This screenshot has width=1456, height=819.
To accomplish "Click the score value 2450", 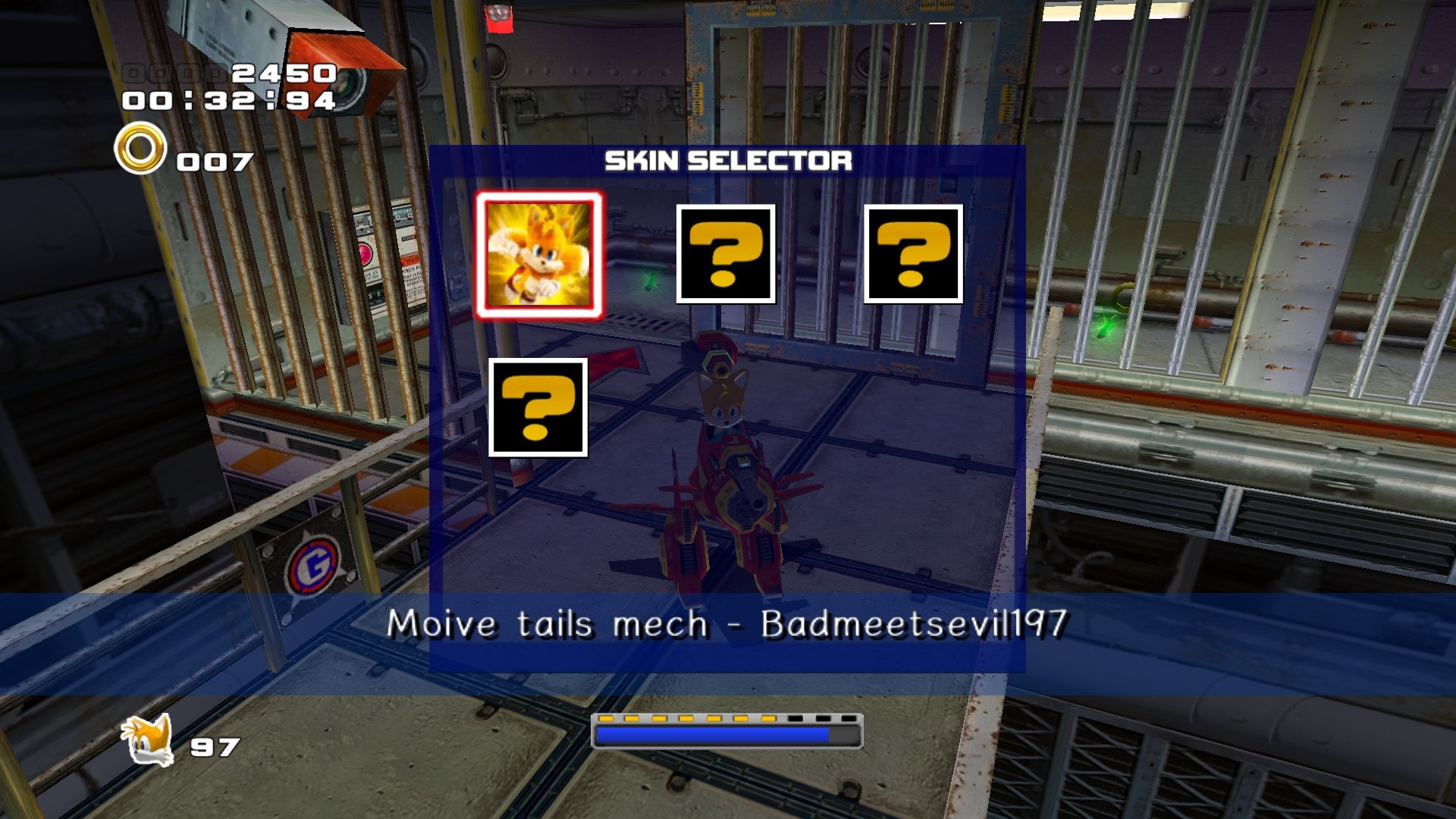I will [281, 74].
